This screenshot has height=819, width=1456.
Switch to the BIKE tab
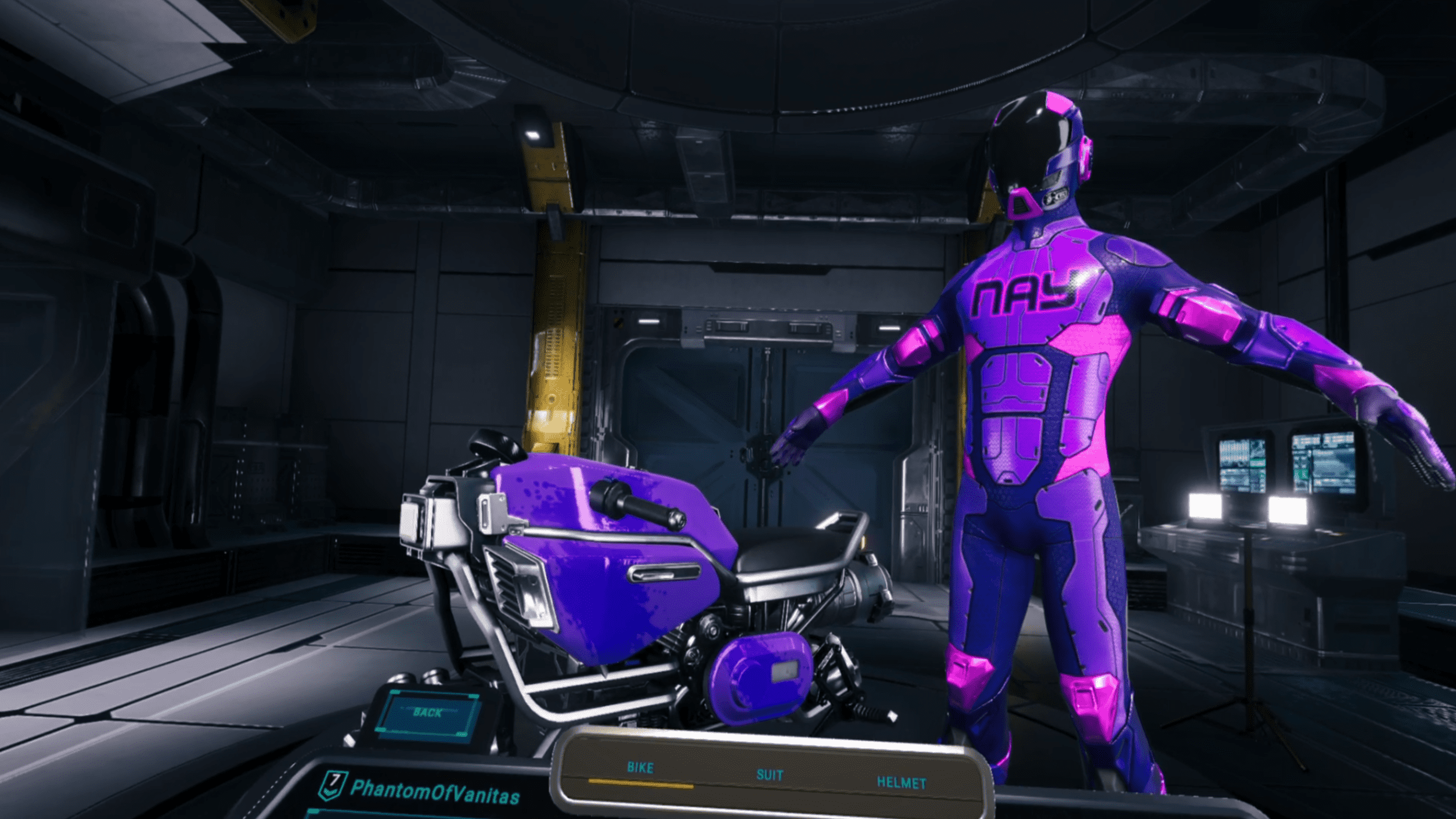click(x=640, y=768)
